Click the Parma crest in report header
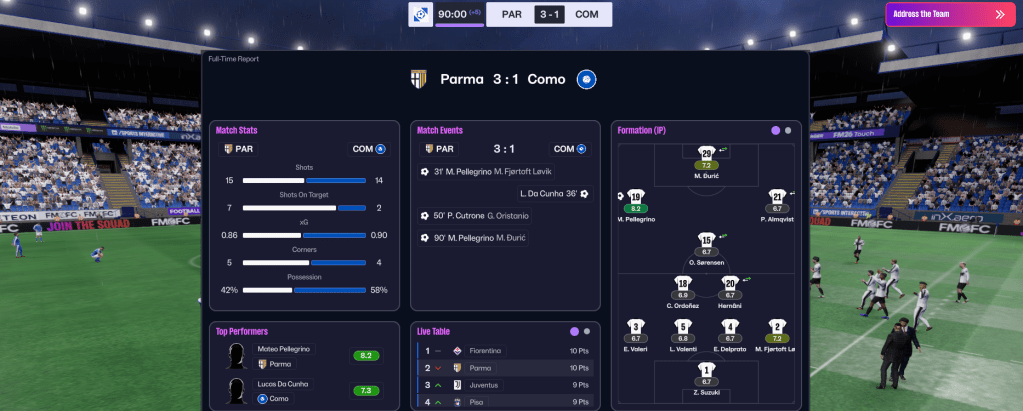Screen dimensions: 1023x411 [420, 79]
